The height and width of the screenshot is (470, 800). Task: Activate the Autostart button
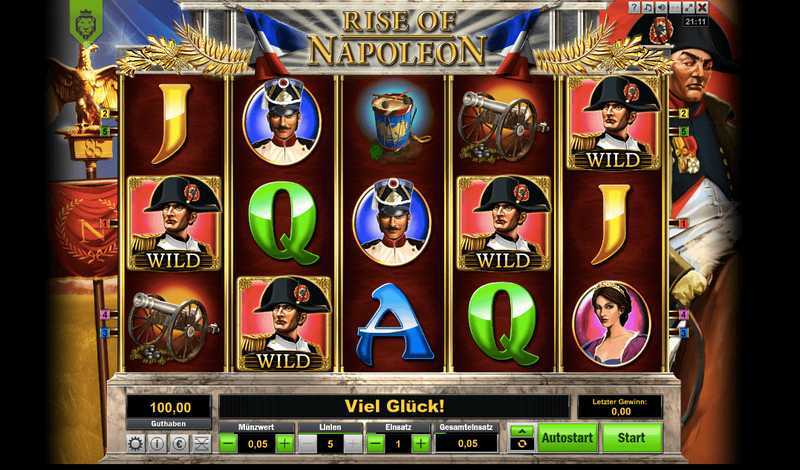567,437
